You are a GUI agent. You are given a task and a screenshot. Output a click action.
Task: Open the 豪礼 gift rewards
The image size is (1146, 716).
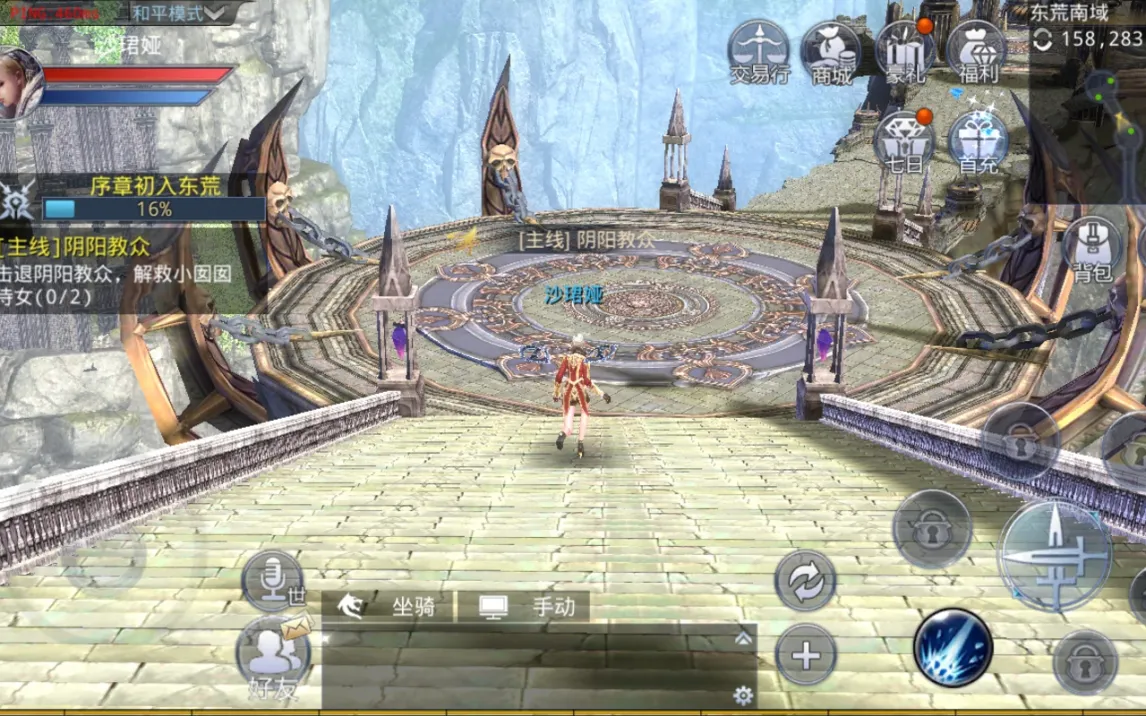[905, 52]
